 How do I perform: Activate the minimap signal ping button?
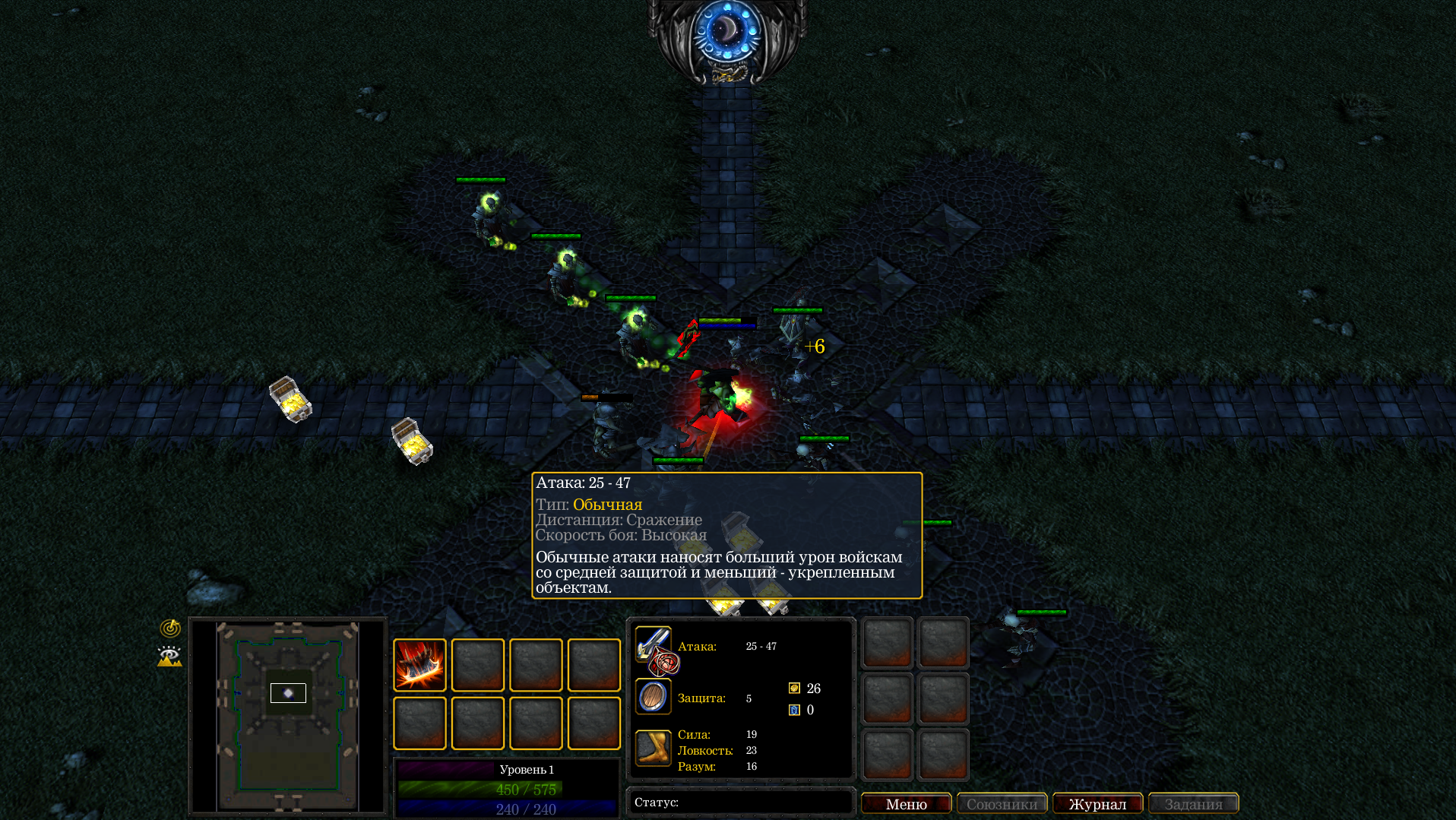[170, 628]
